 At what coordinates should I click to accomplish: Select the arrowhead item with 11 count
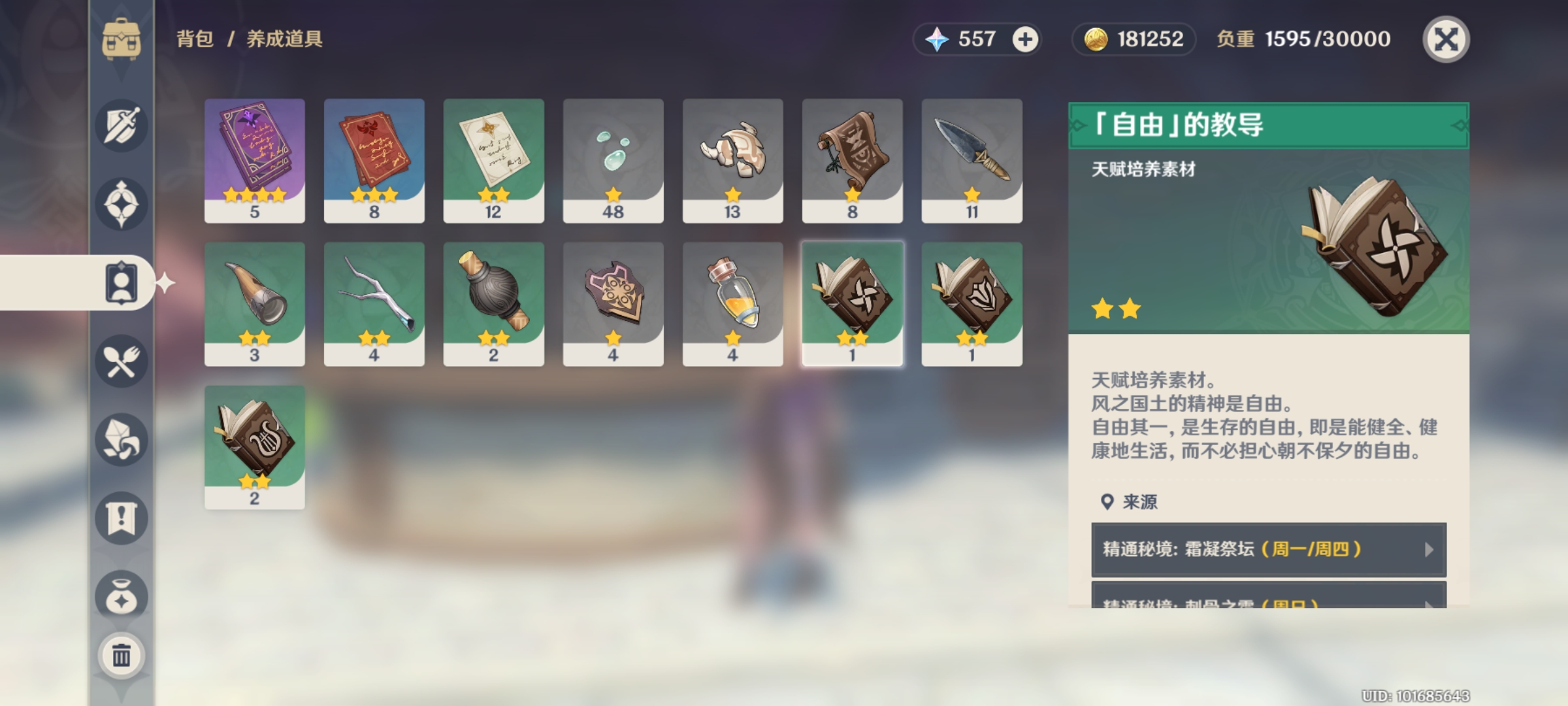point(972,161)
